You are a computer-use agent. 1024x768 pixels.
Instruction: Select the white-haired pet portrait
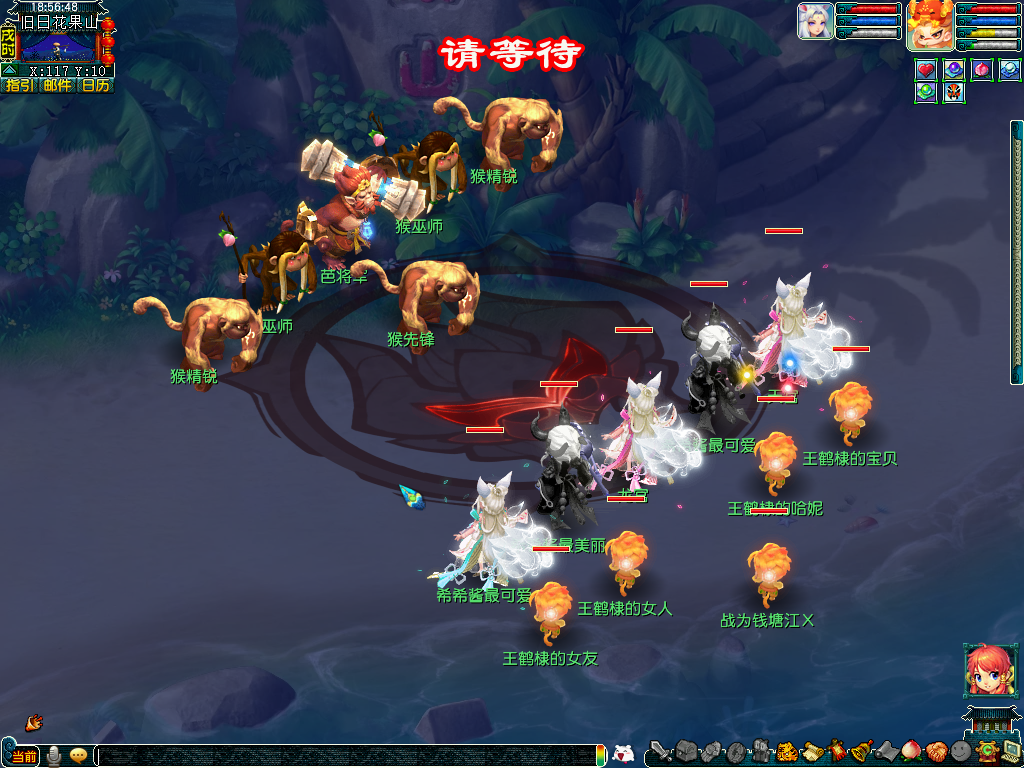click(x=815, y=22)
